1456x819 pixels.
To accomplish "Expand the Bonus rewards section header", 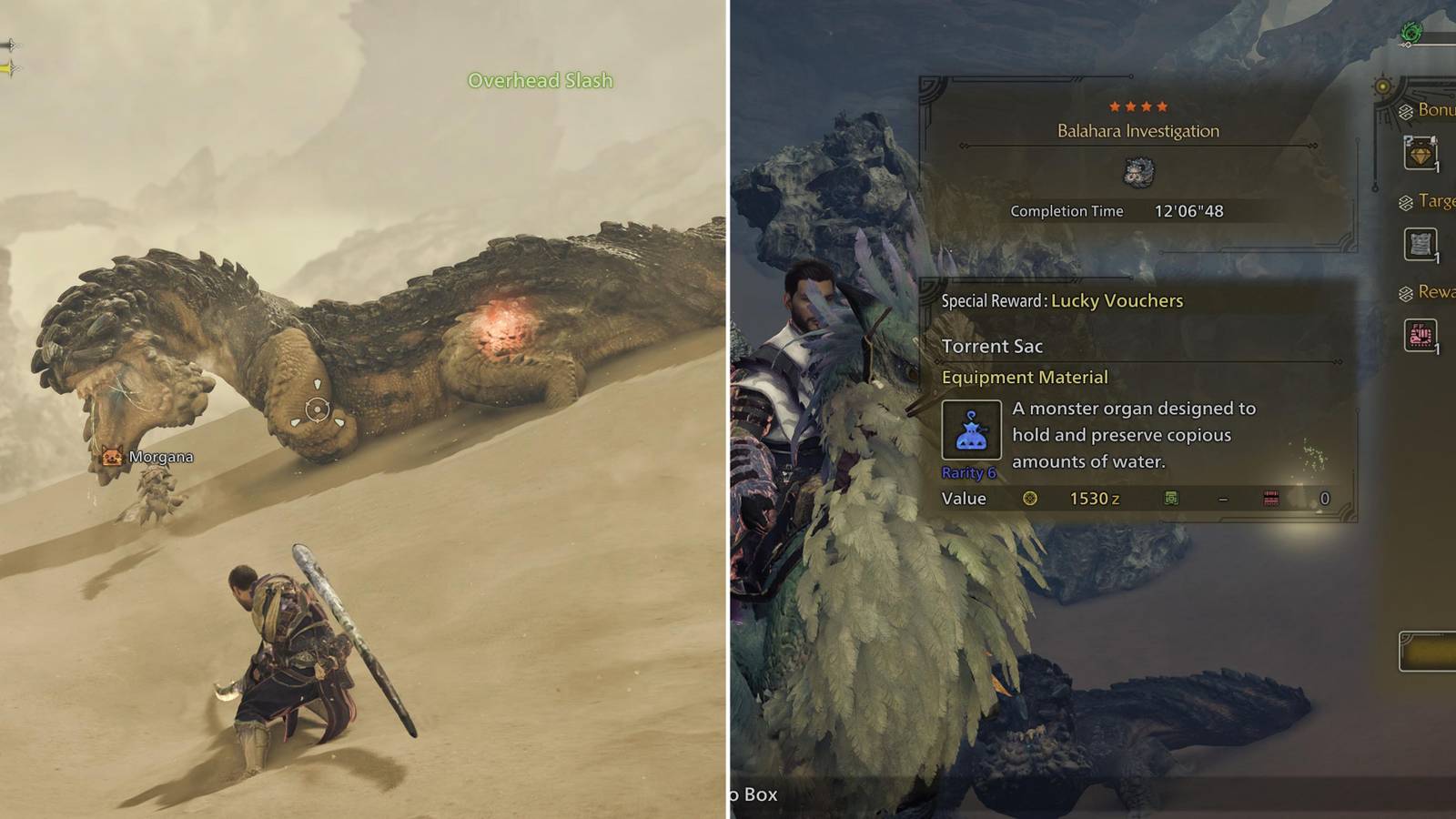I will [x=1429, y=112].
